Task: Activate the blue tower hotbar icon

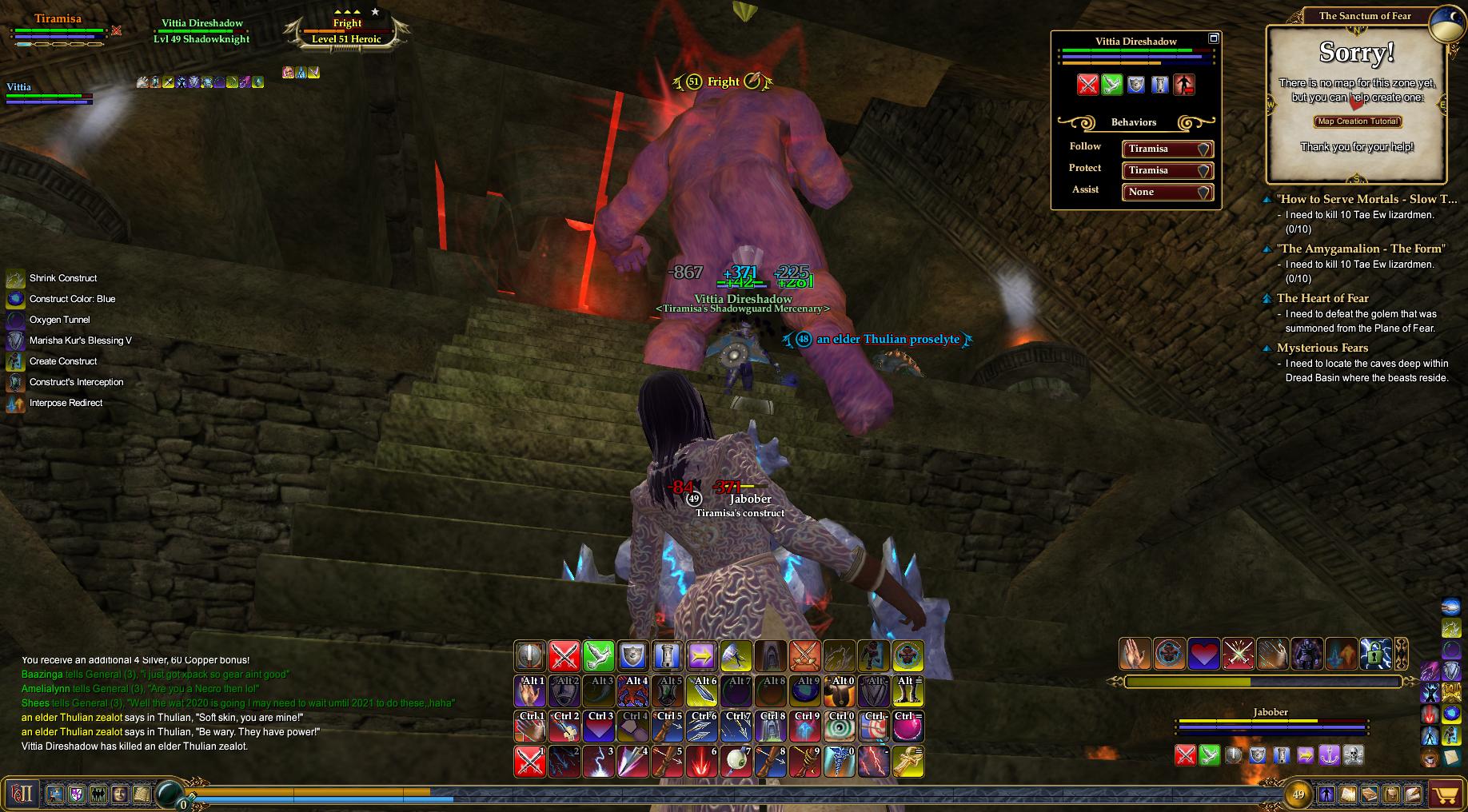Action: click(x=667, y=656)
